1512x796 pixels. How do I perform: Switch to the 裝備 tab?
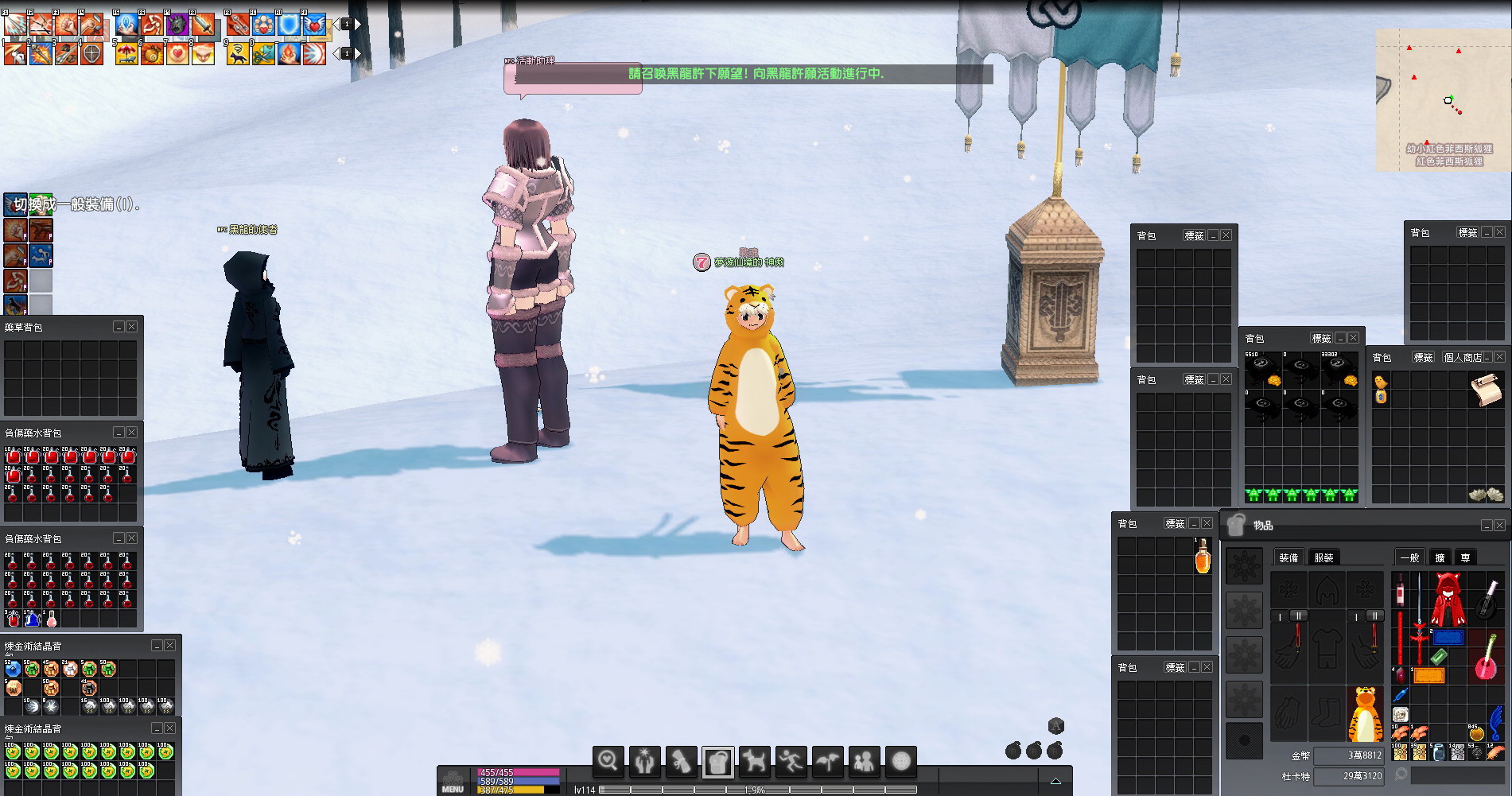[x=1289, y=557]
